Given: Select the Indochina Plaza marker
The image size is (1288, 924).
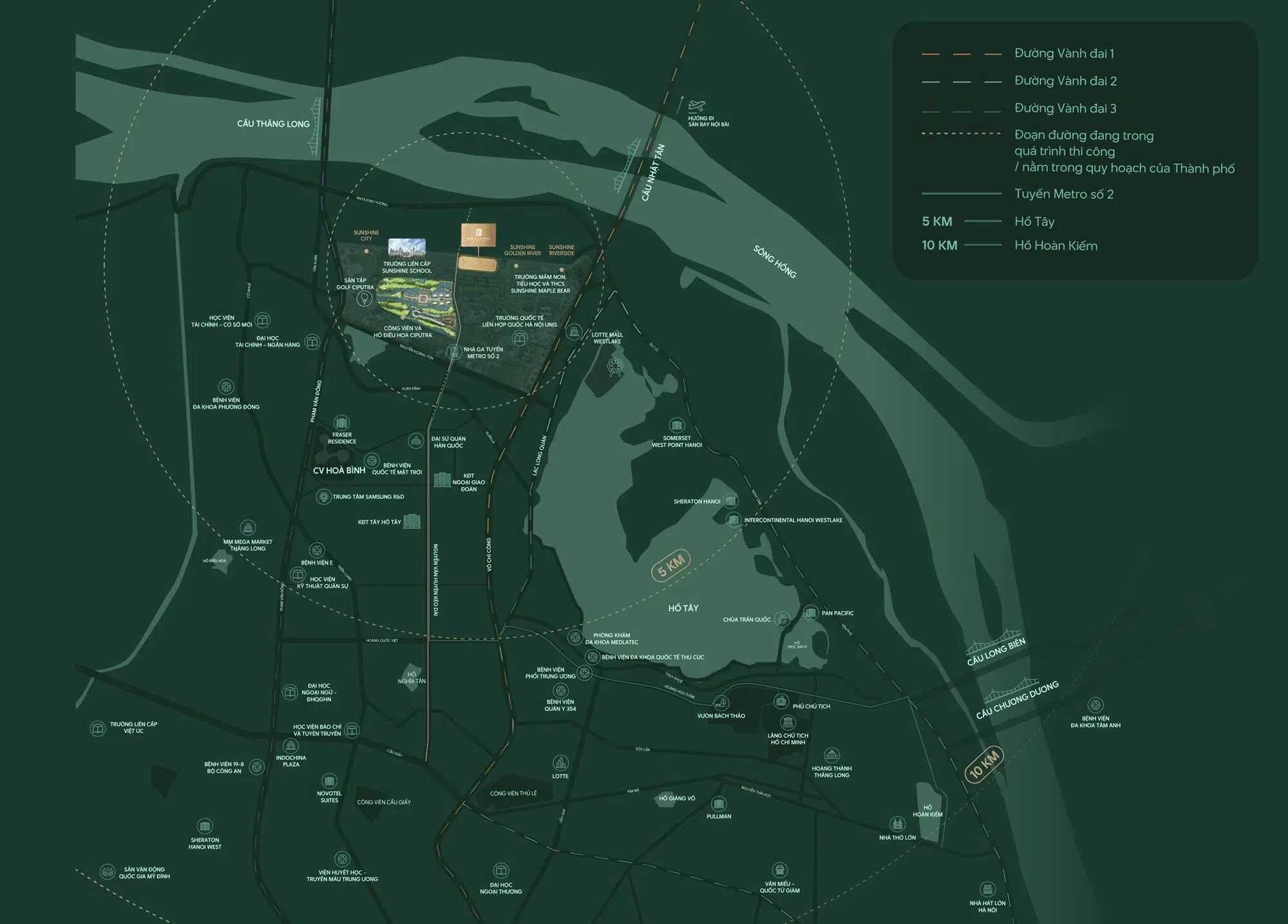Looking at the screenshot, I should coord(291,746).
